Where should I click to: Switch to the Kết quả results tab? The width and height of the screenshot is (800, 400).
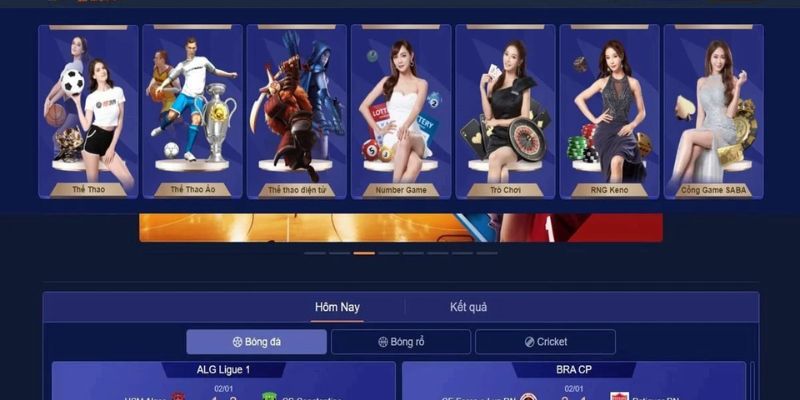468,307
